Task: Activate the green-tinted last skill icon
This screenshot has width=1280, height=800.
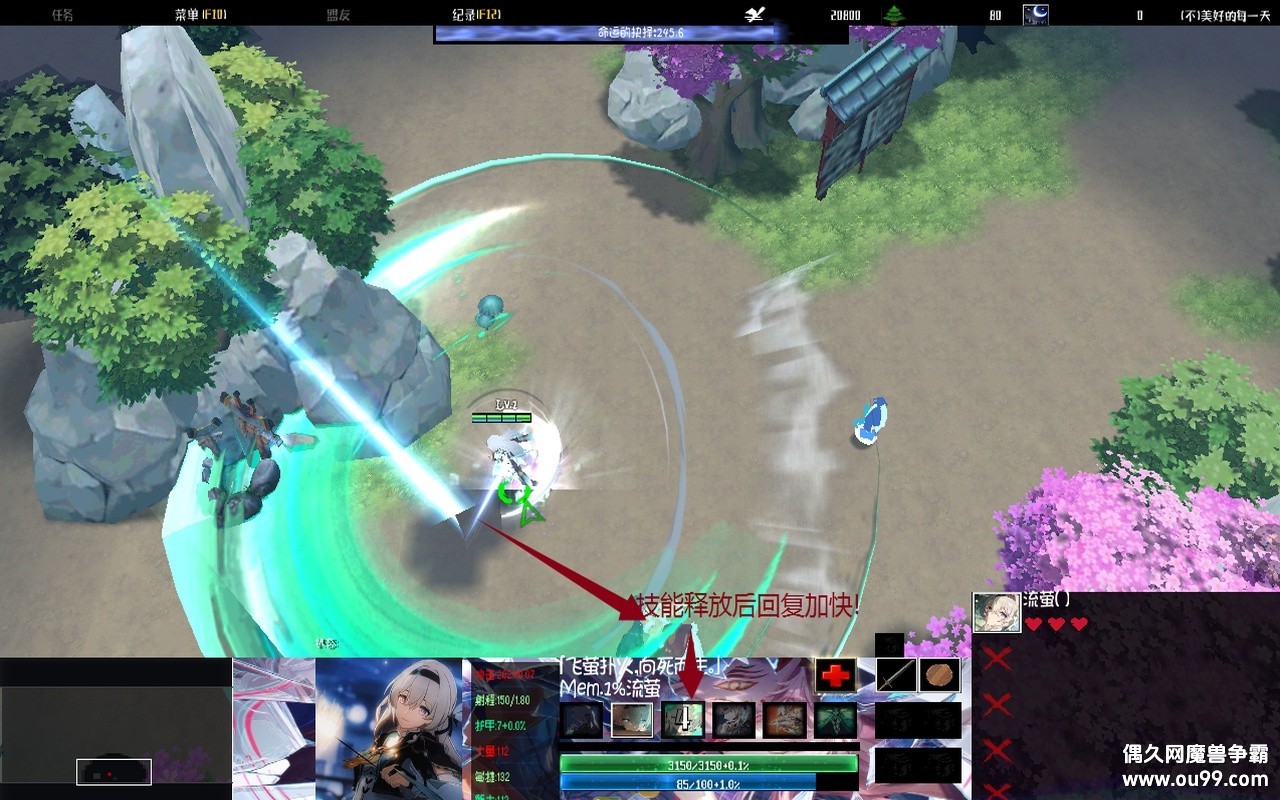Action: click(835, 719)
